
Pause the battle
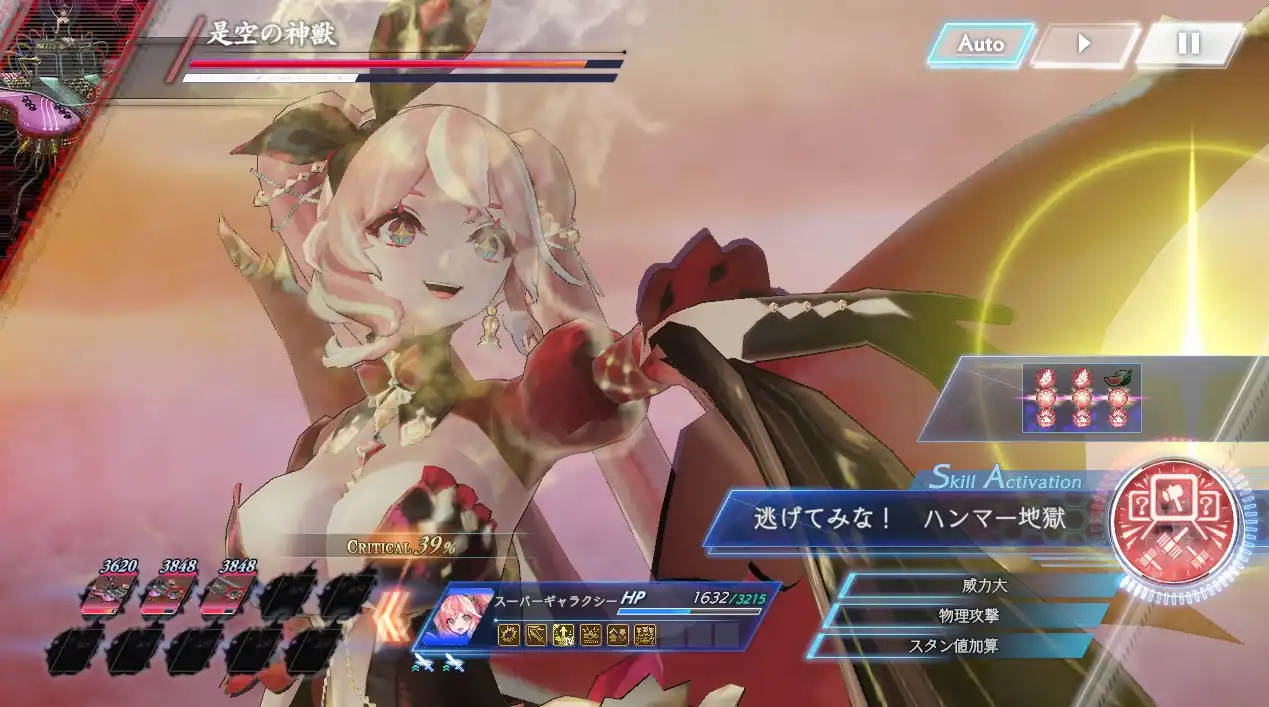point(1188,44)
